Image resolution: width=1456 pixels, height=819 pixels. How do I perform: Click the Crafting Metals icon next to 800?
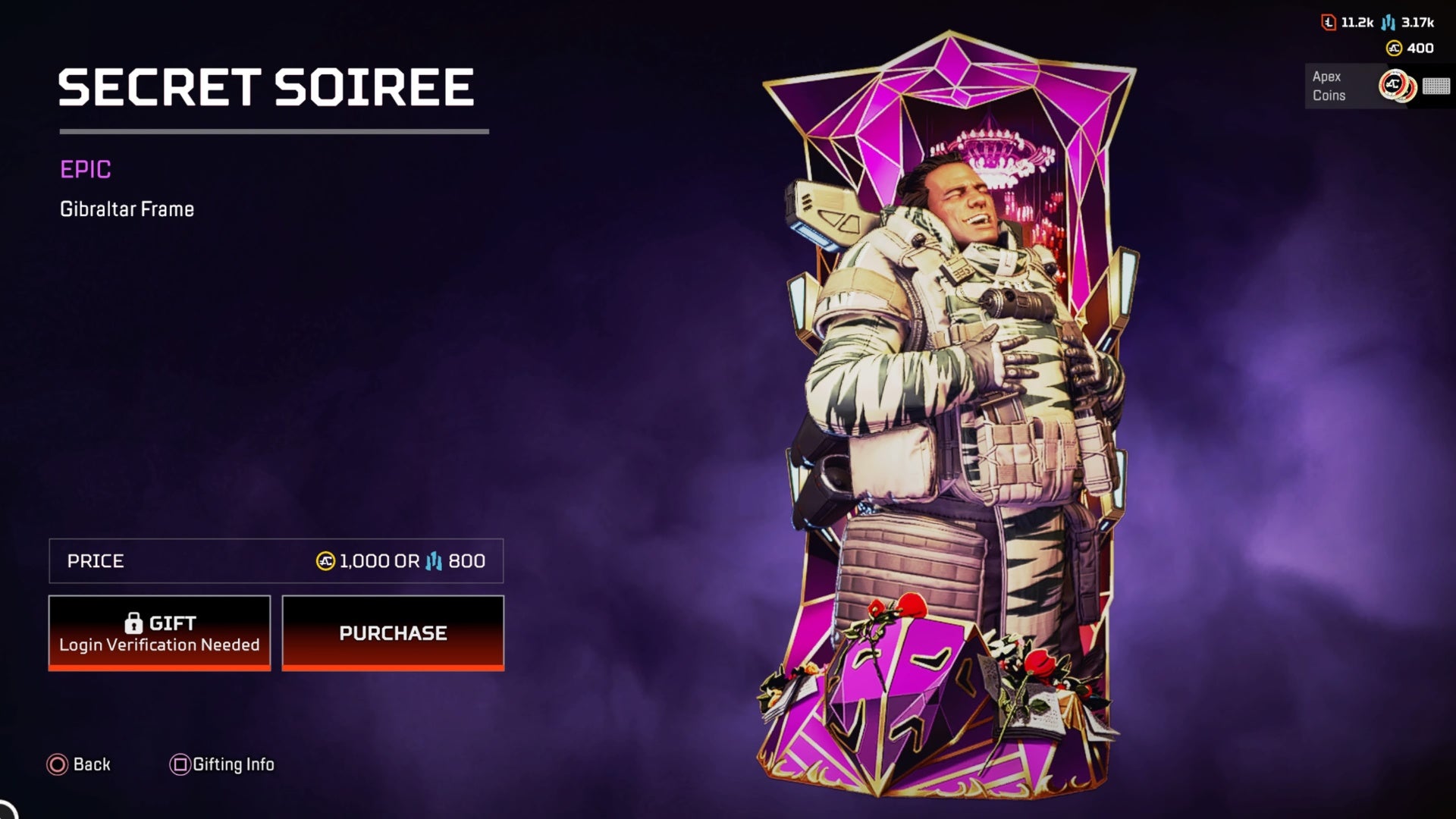click(434, 561)
